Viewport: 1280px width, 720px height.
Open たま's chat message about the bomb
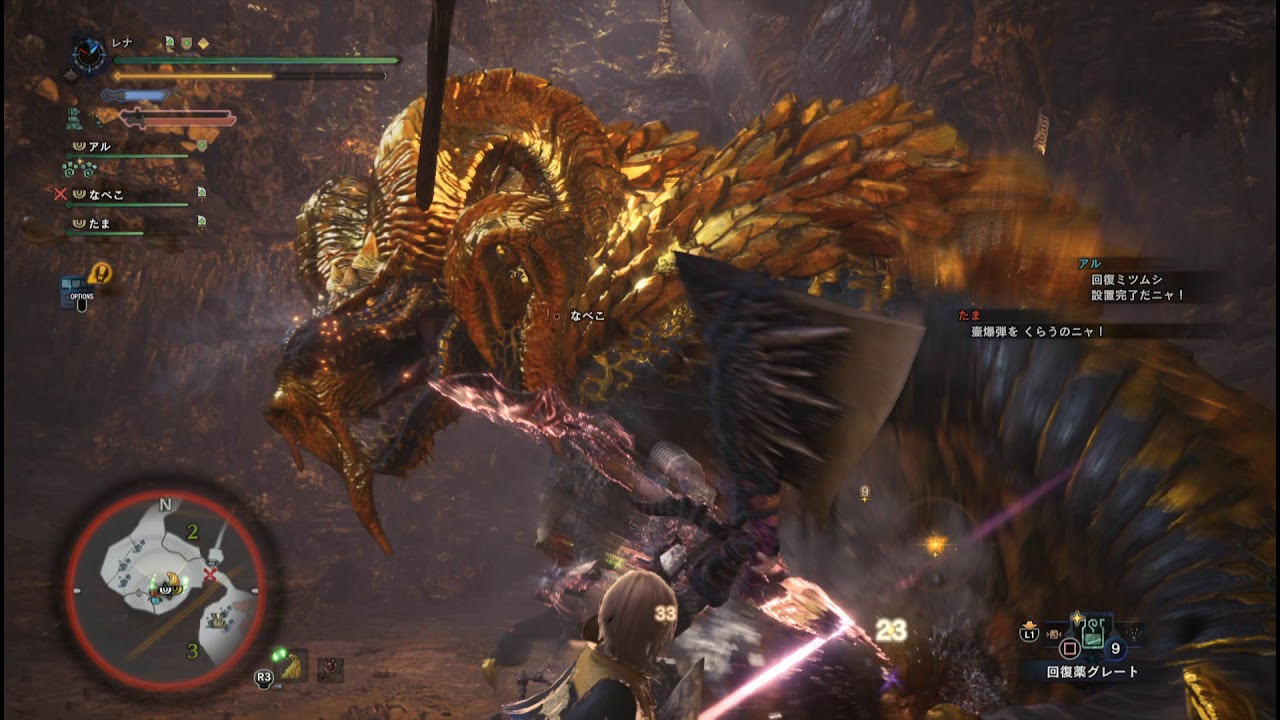click(1038, 331)
